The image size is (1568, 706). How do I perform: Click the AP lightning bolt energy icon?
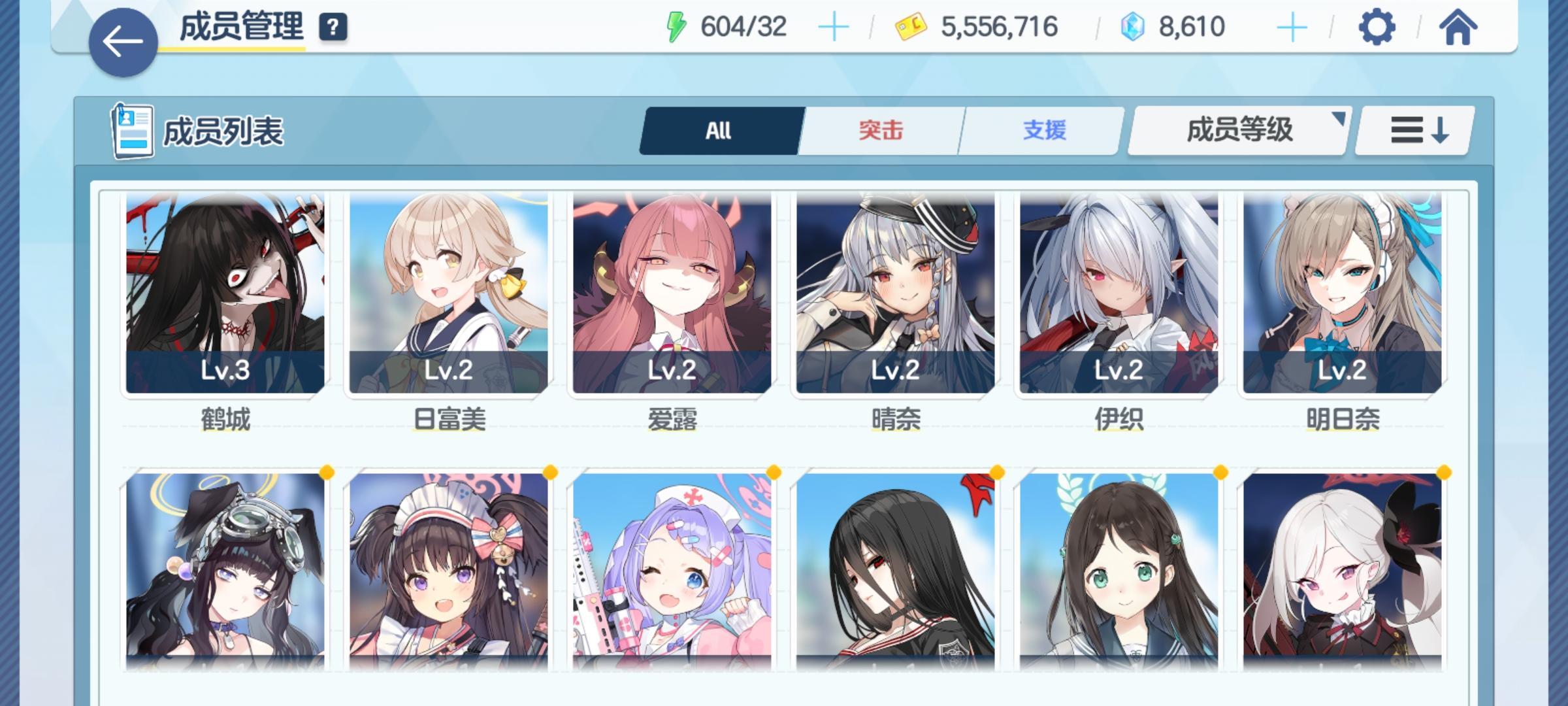coord(676,26)
